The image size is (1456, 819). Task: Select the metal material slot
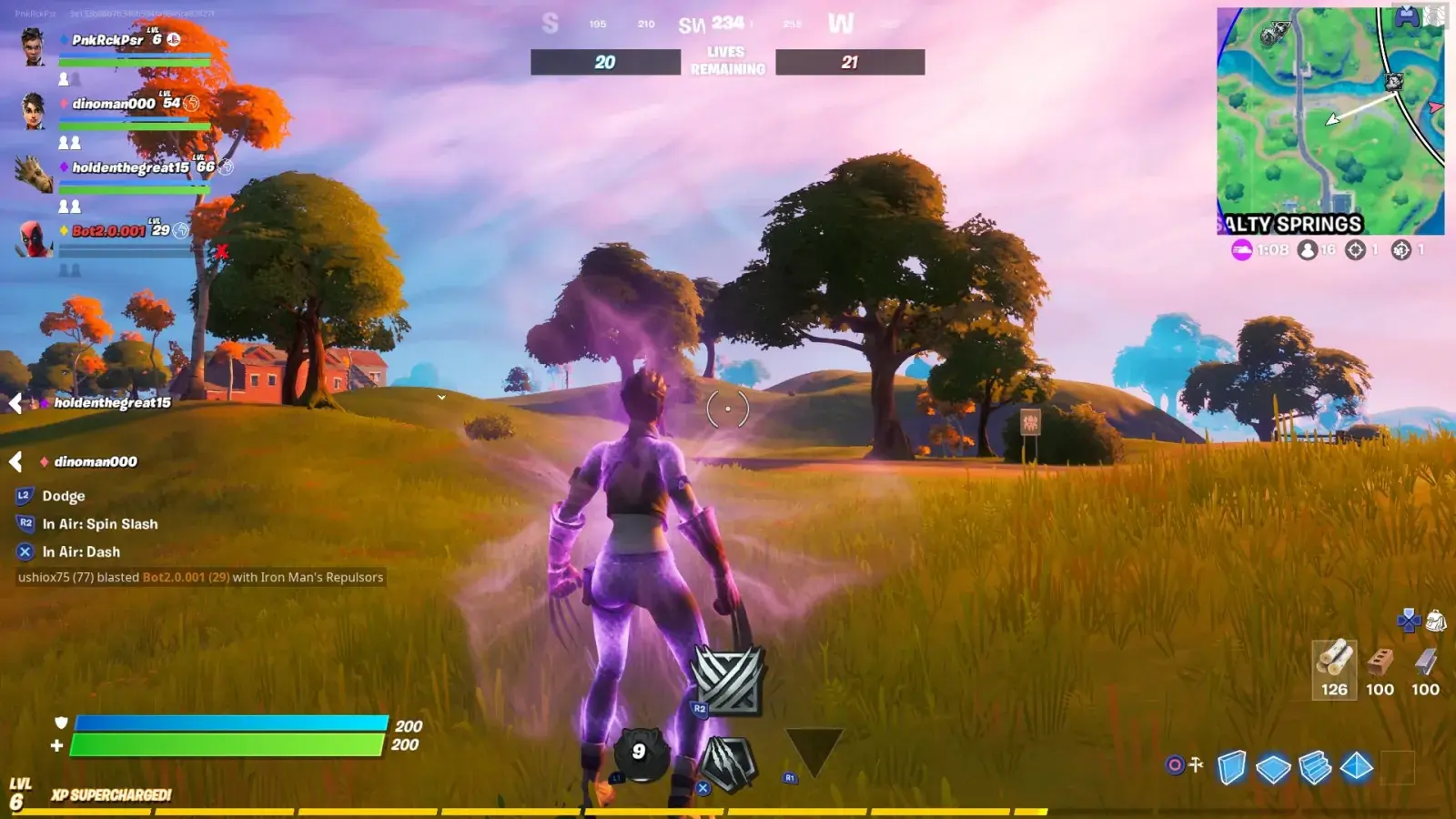1425,669
